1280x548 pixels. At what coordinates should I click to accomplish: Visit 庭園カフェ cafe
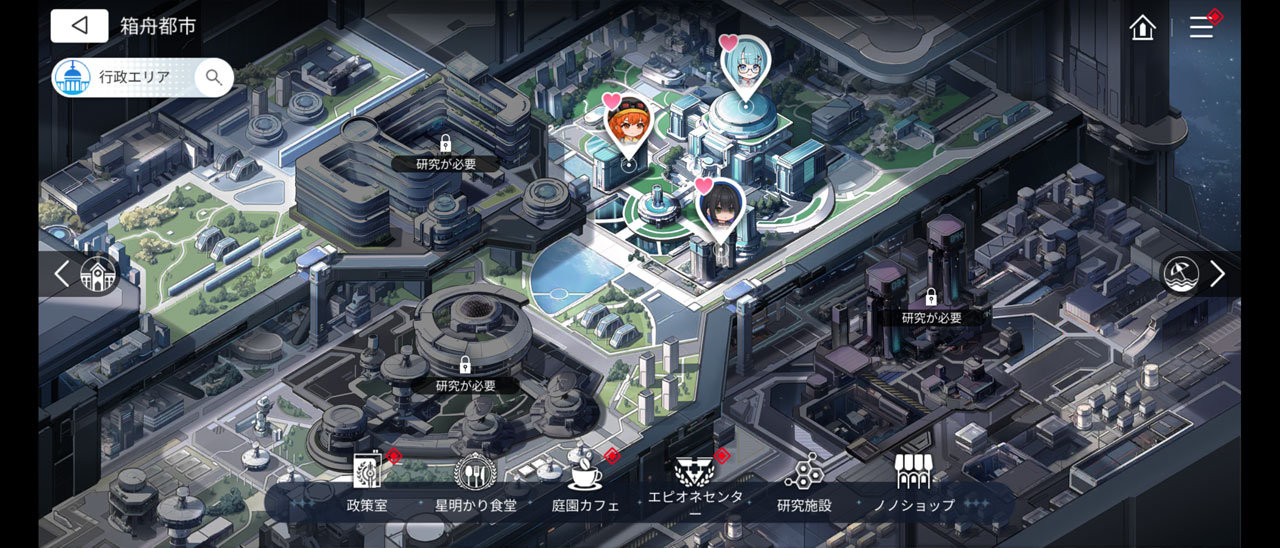click(585, 483)
